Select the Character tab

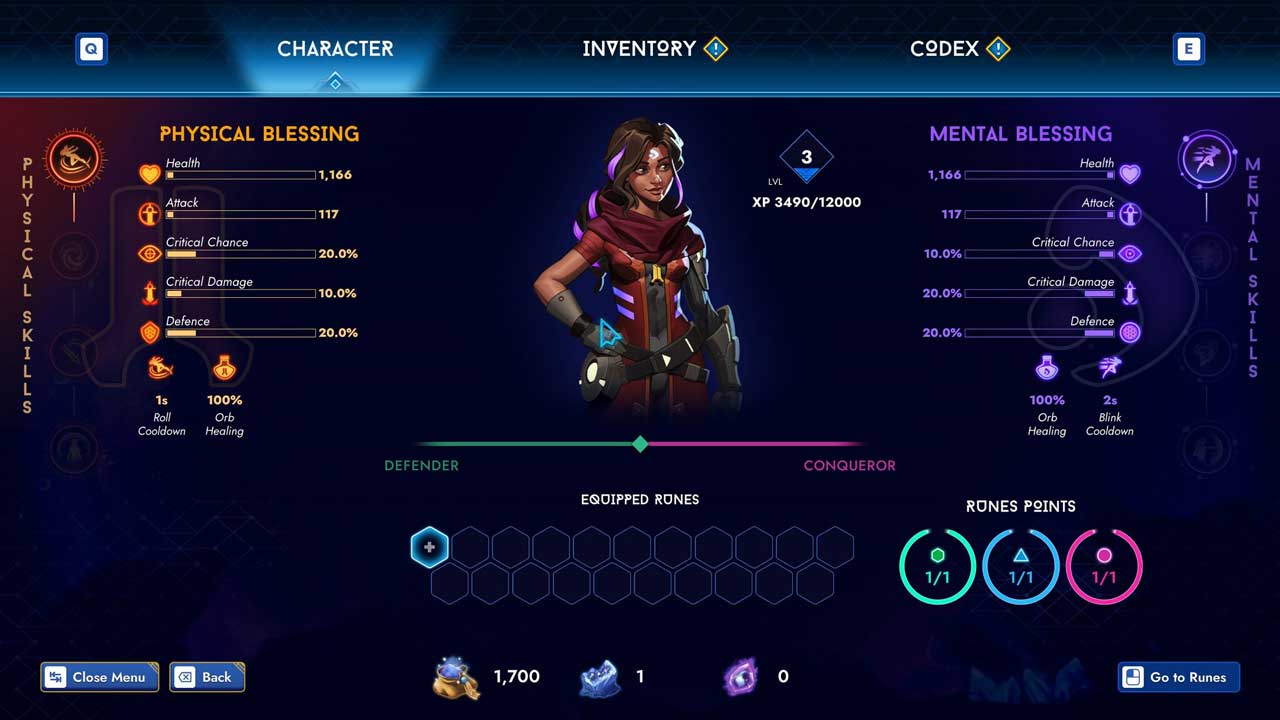point(335,48)
